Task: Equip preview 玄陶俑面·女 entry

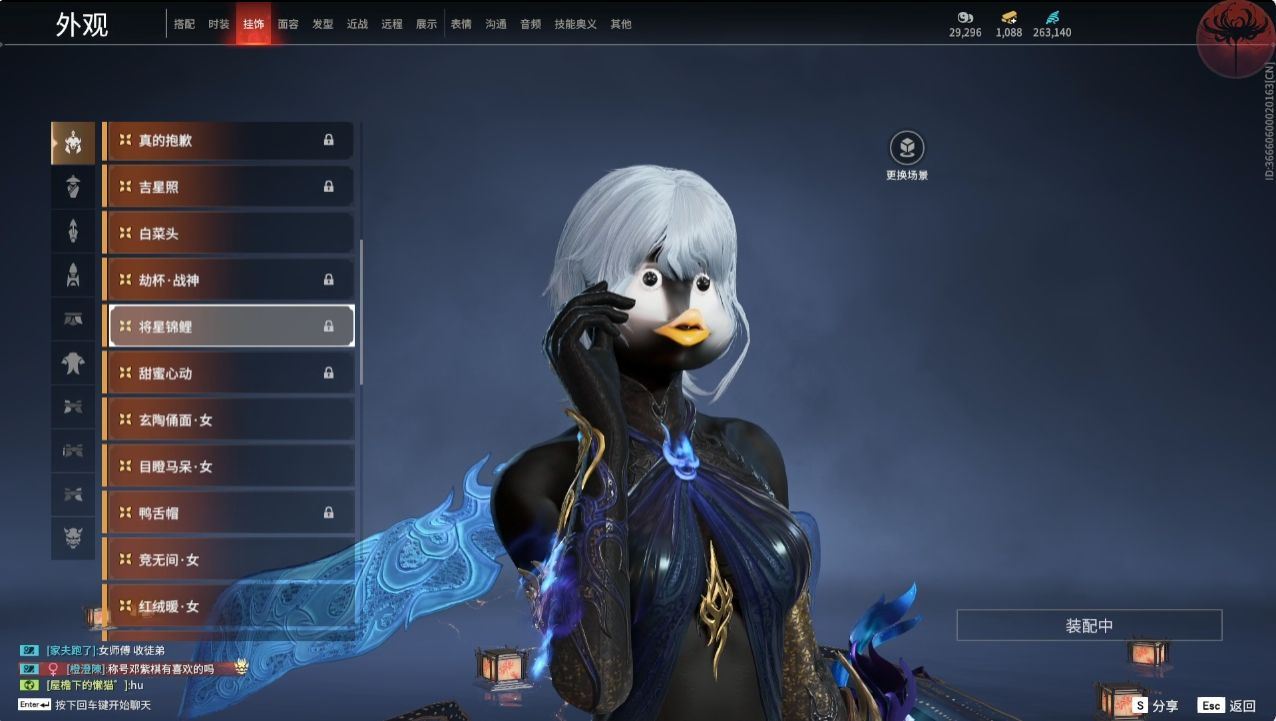Action: point(229,420)
